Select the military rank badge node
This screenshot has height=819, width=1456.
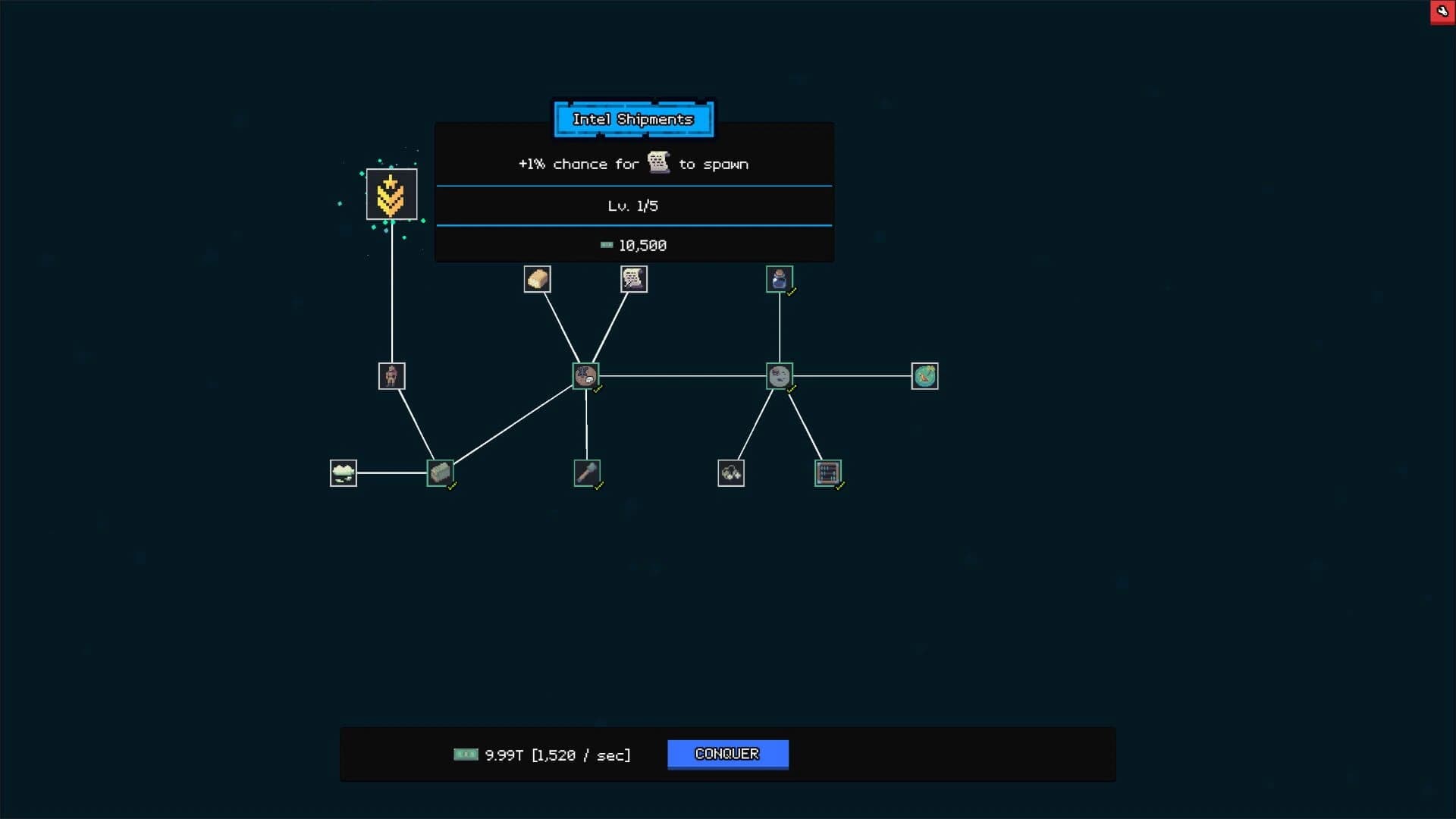(391, 194)
